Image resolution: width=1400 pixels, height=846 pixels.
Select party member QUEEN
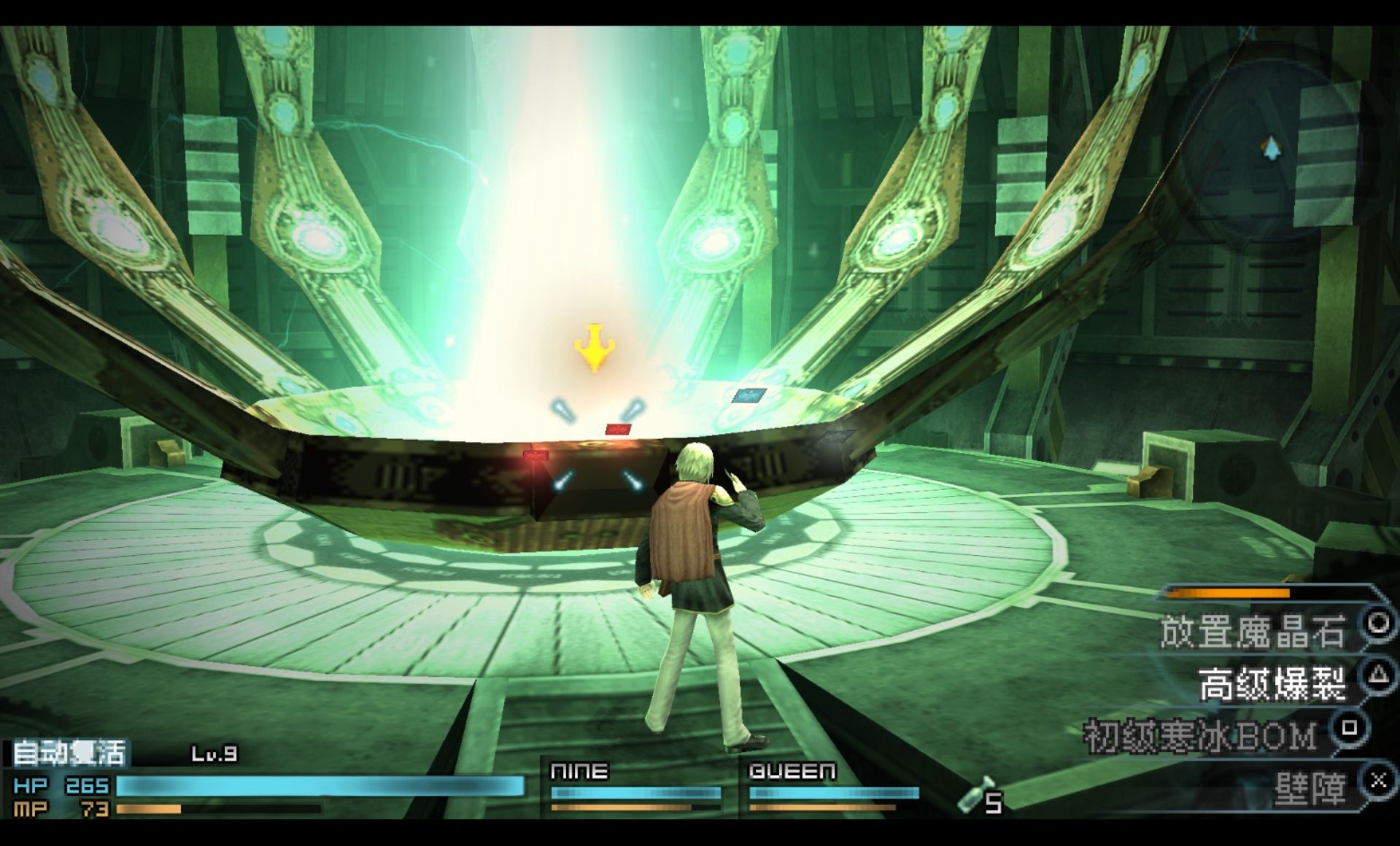[x=792, y=772]
